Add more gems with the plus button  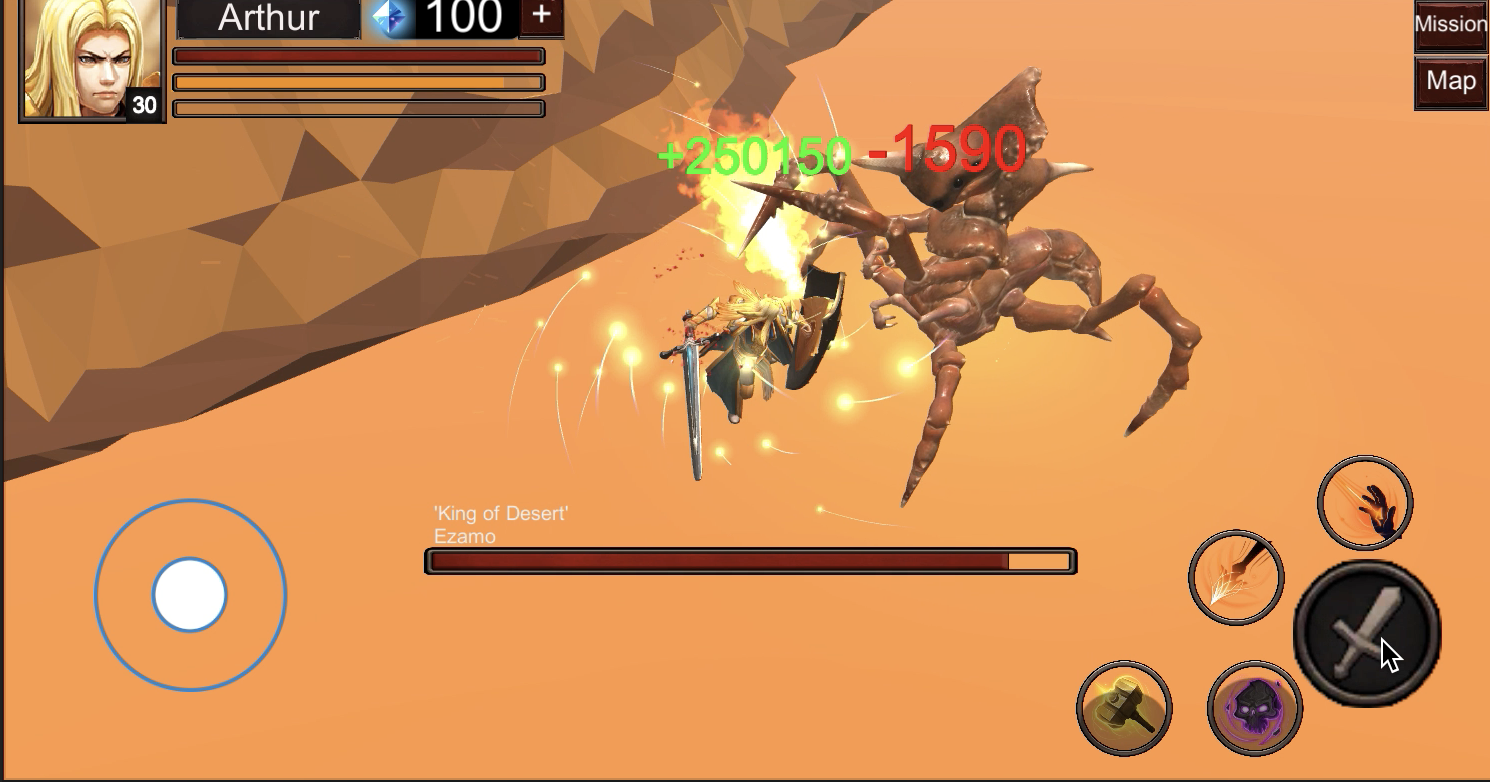point(541,16)
